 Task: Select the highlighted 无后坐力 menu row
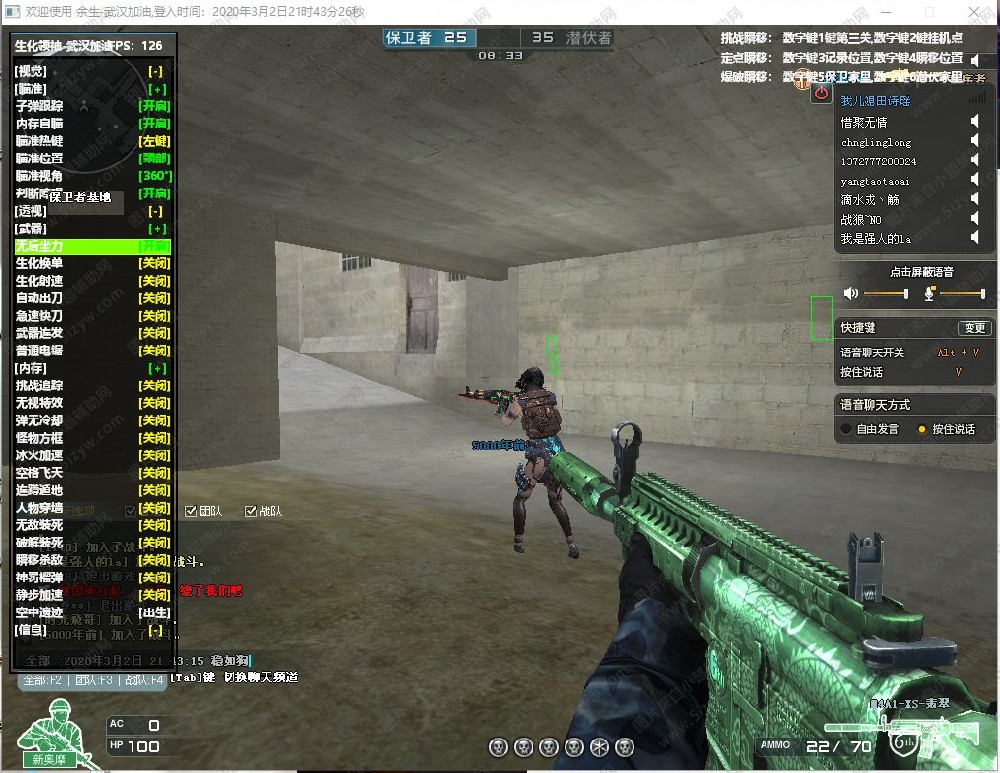(x=92, y=246)
